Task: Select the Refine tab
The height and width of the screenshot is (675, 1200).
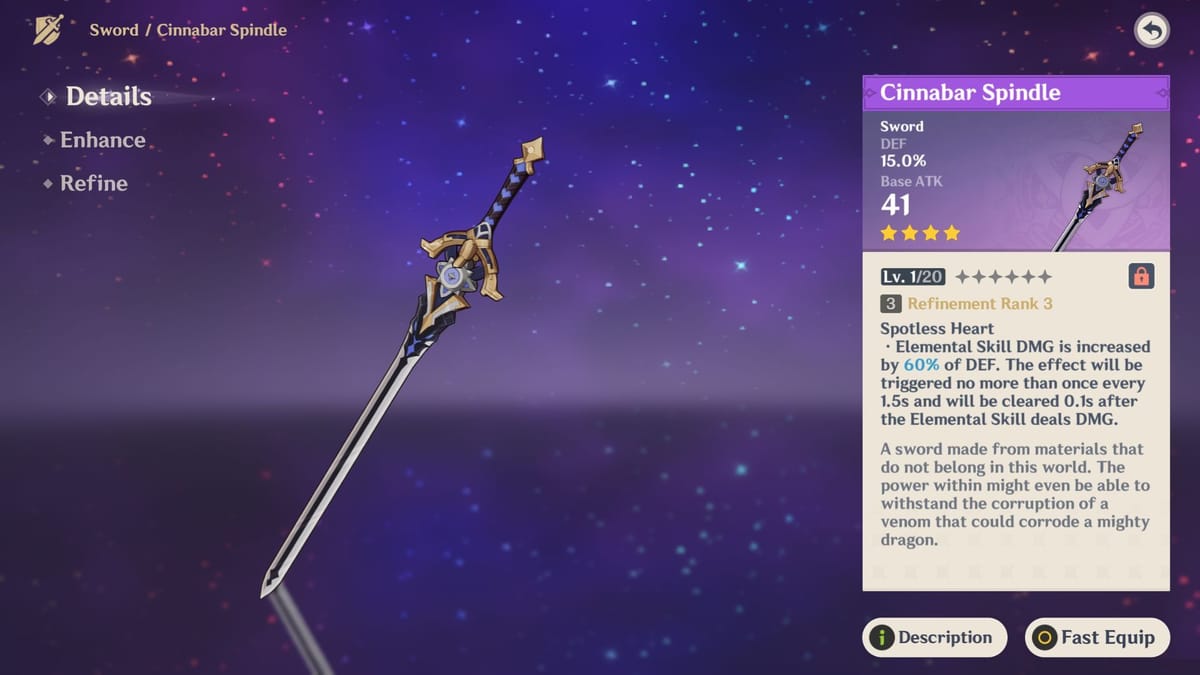Action: tap(93, 183)
